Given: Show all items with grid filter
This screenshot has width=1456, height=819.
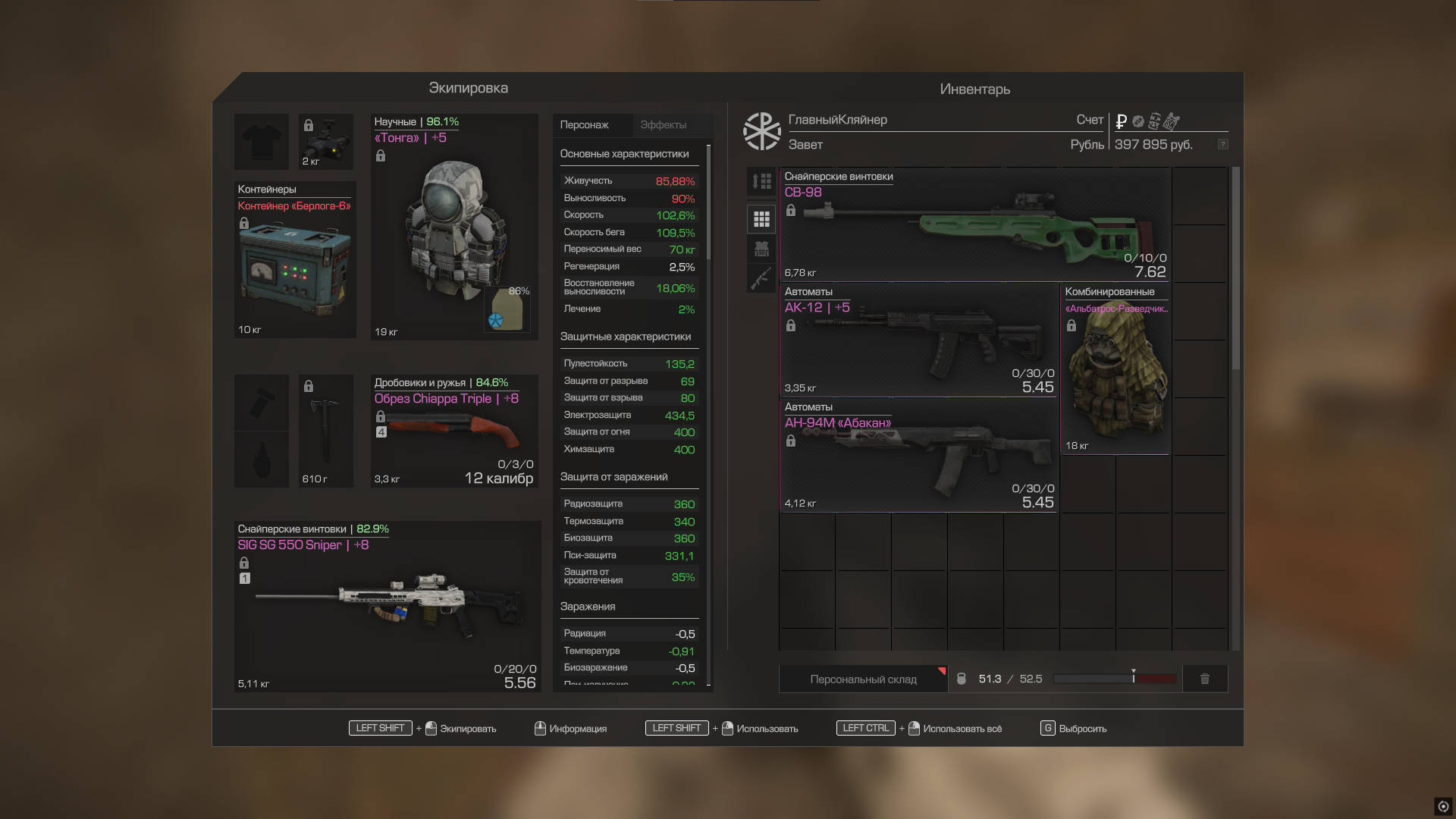Looking at the screenshot, I should coord(761,219).
